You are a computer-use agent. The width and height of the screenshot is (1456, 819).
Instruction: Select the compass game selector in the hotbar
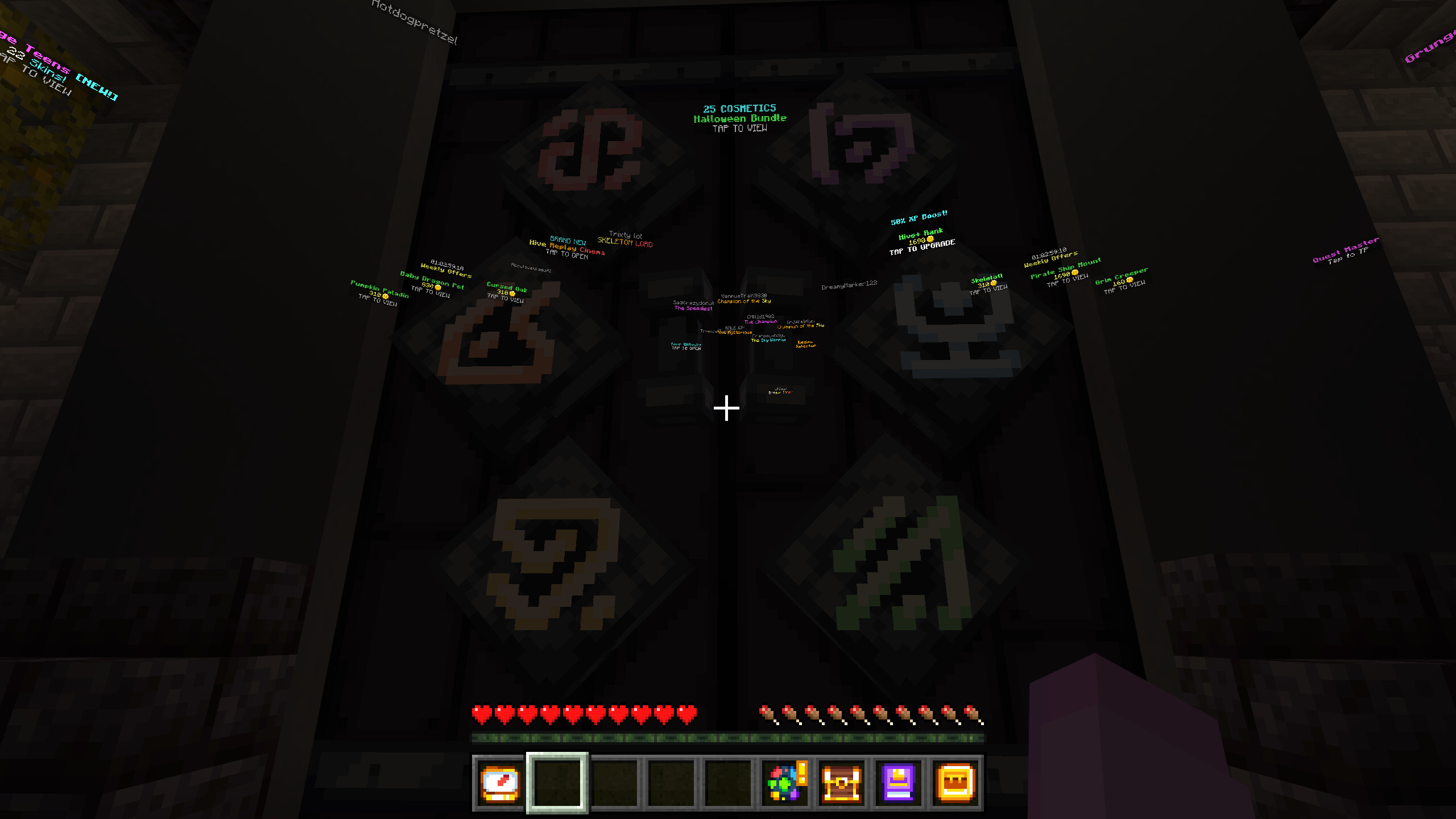[x=499, y=782]
